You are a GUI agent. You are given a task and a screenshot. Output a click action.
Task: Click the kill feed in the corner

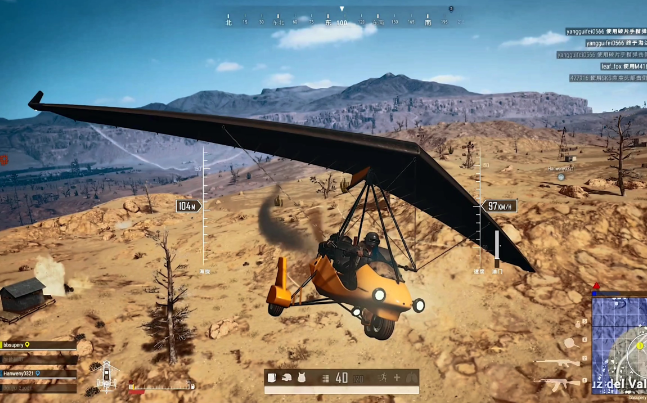coord(605,55)
